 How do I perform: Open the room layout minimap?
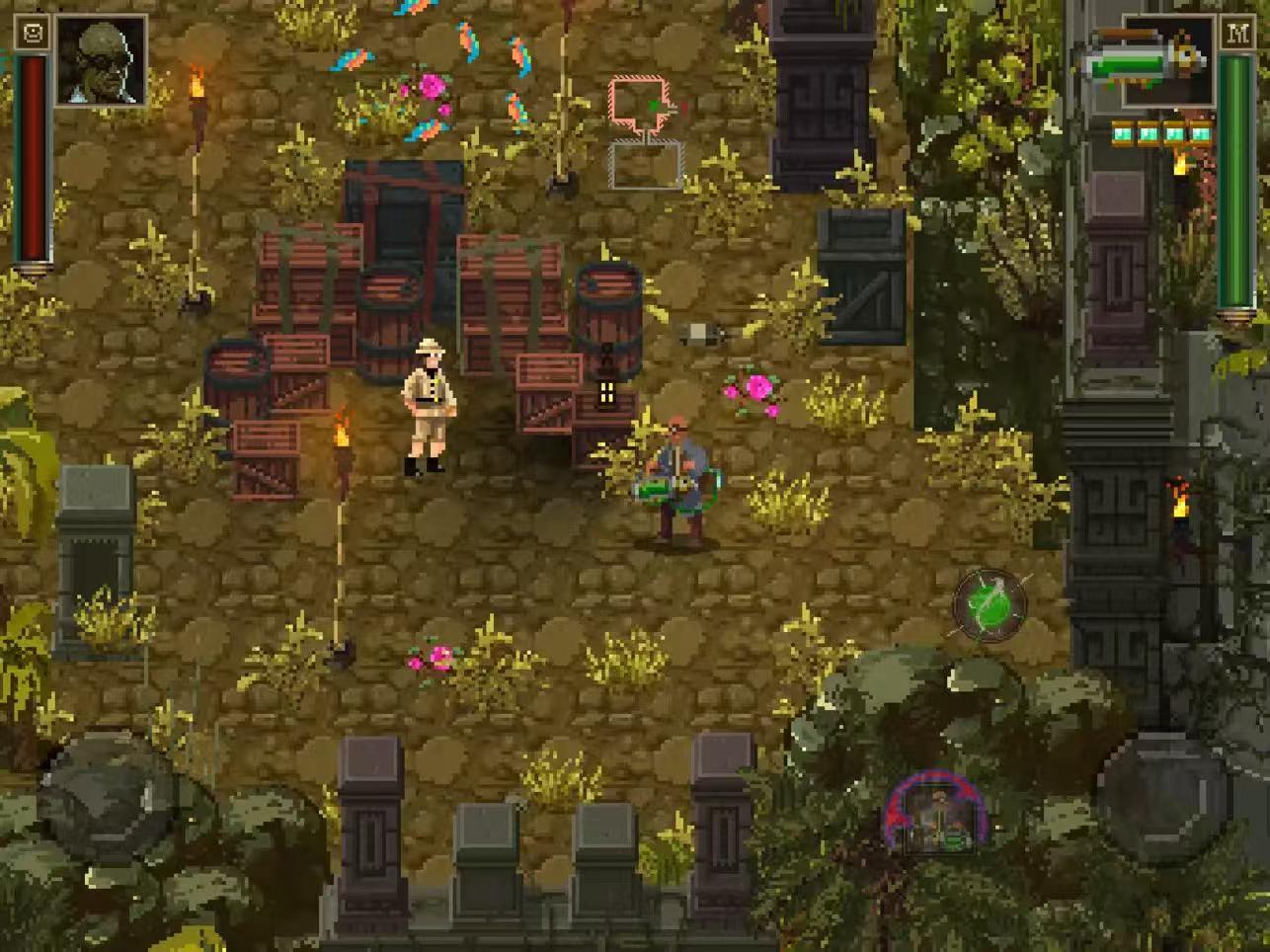(647, 132)
